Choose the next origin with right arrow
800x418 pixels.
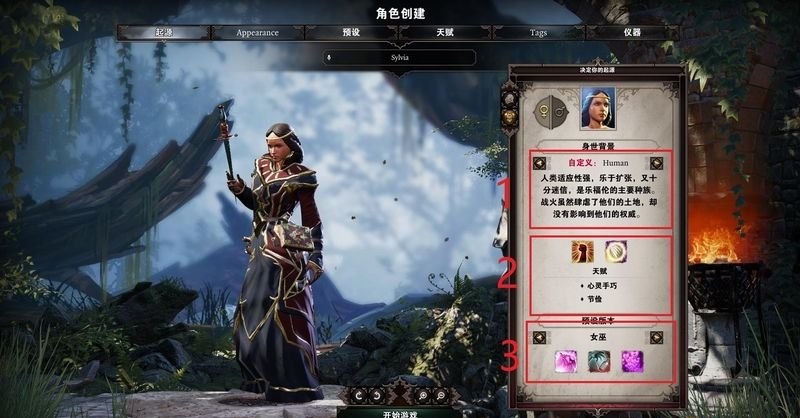pos(655,163)
